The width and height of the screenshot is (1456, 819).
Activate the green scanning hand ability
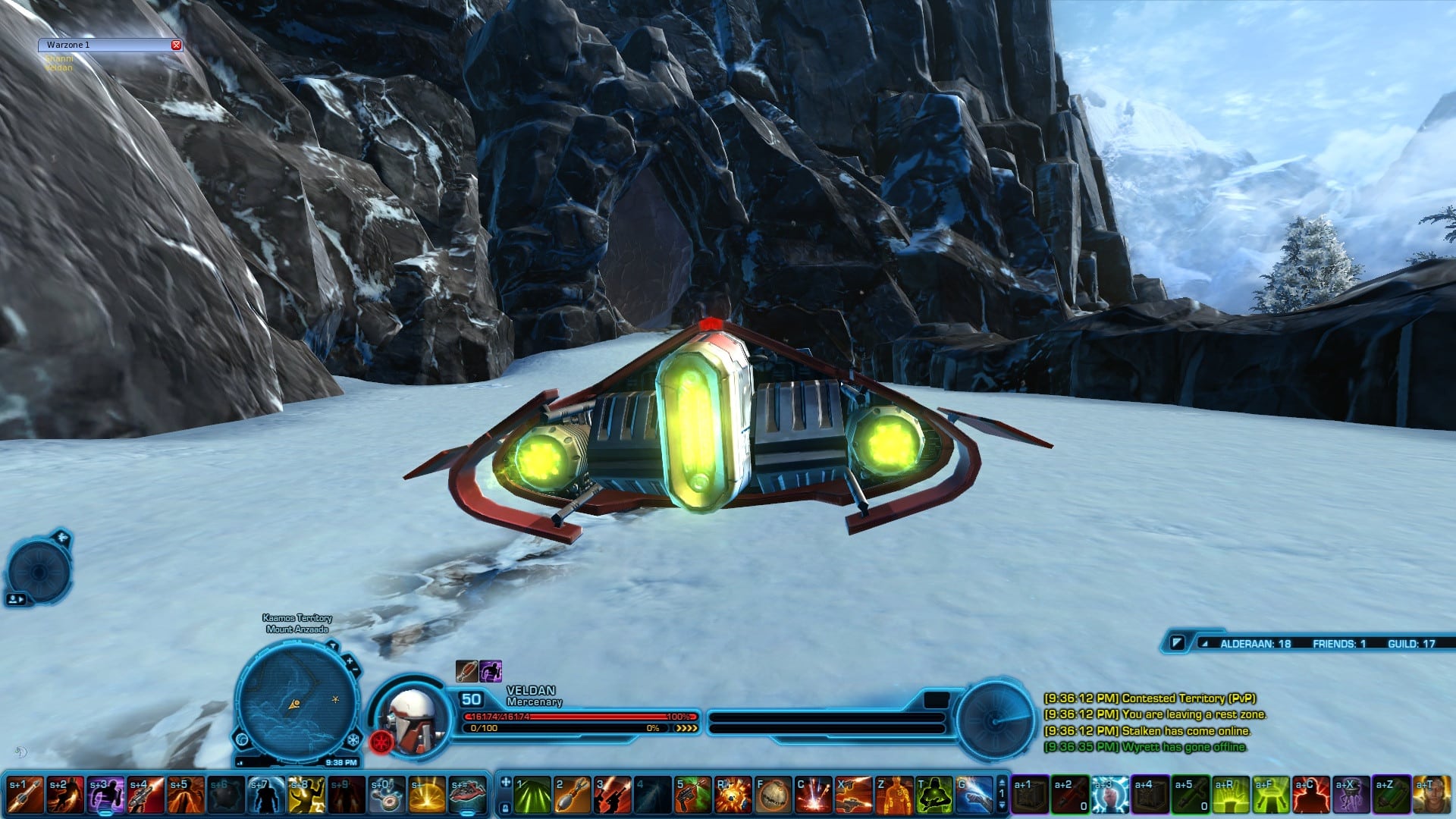click(x=1230, y=795)
